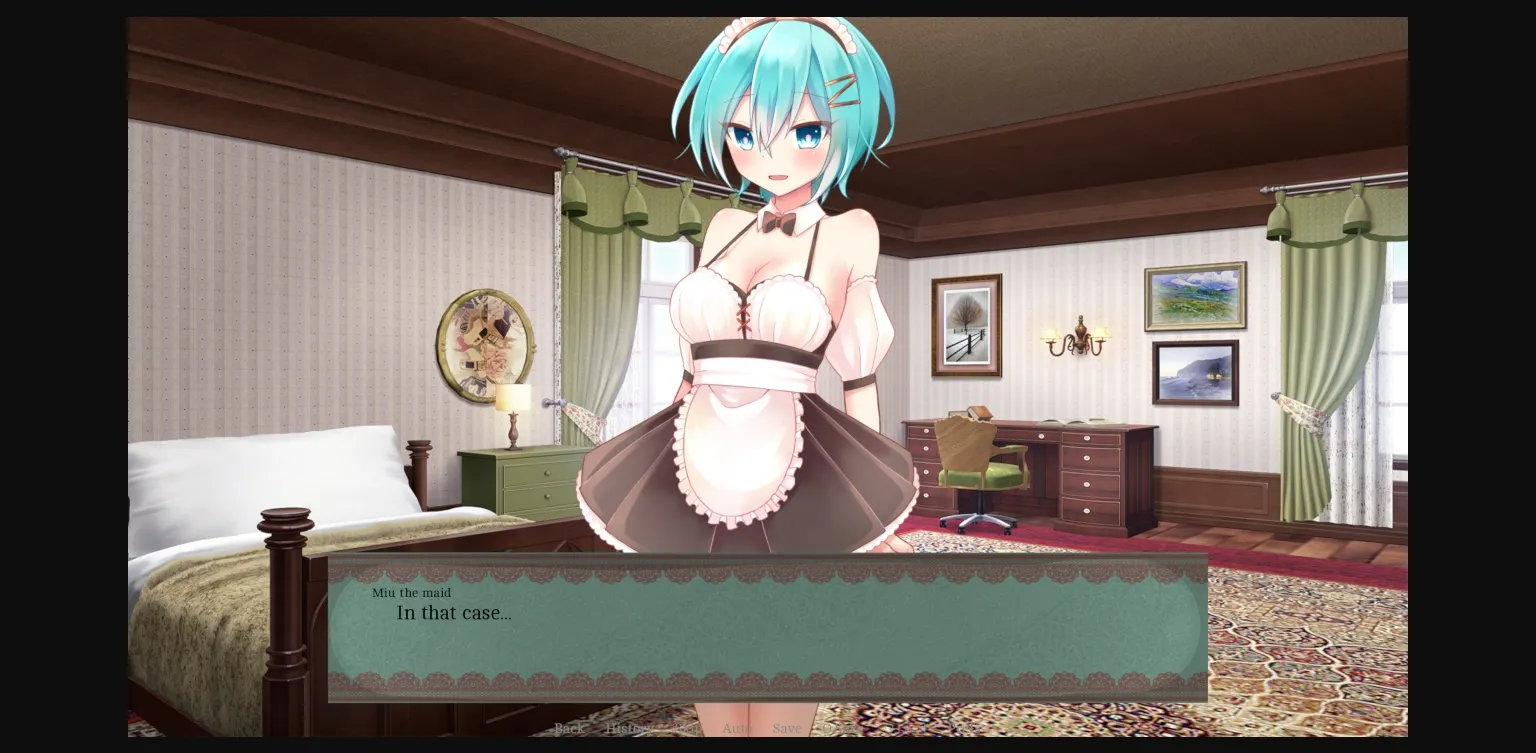This screenshot has width=1536, height=753.
Task: Toggle Auto-play mode
Action: pyautogui.click(x=737, y=729)
